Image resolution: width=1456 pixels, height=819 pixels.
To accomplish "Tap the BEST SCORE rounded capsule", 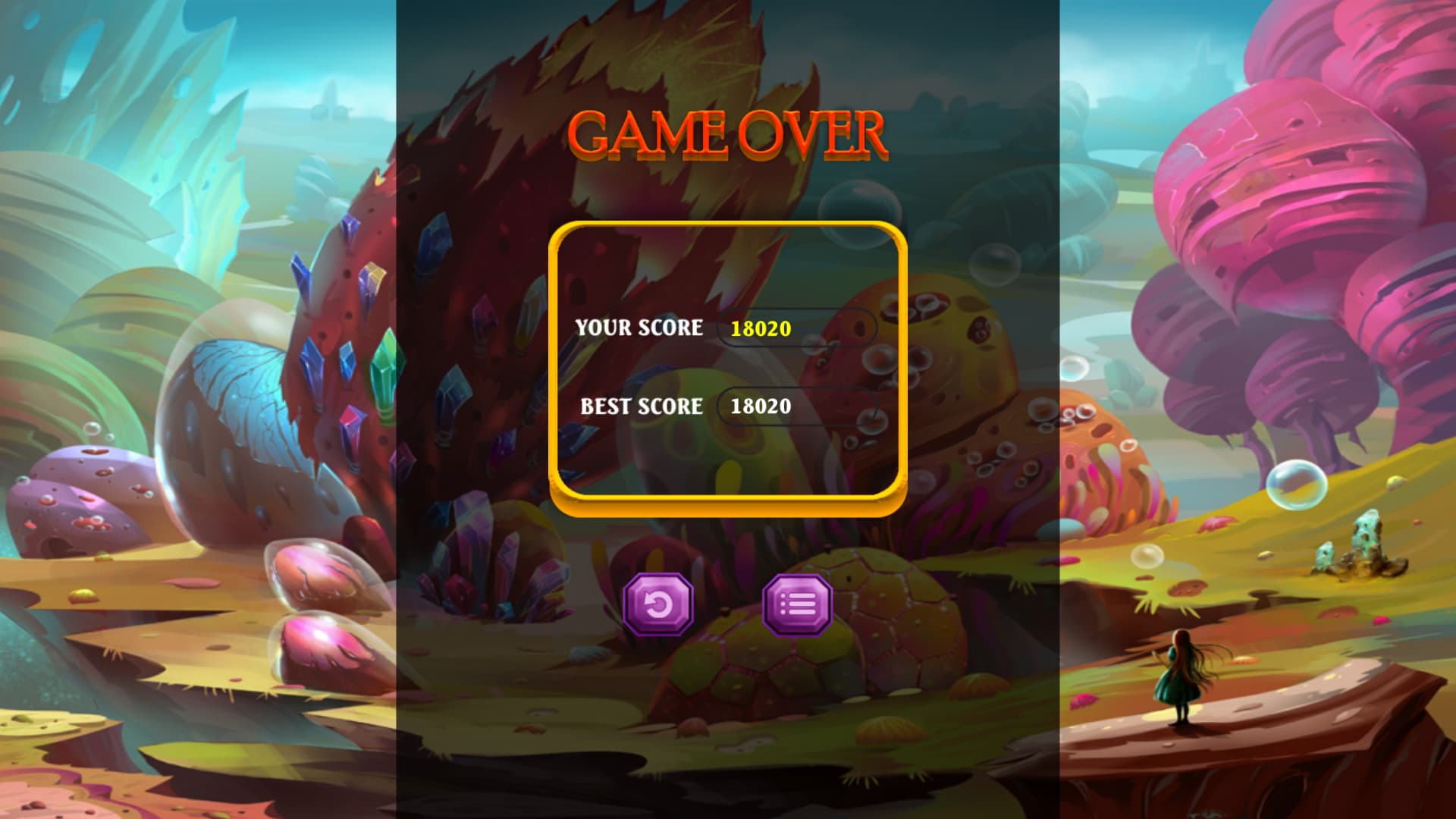I will click(795, 407).
